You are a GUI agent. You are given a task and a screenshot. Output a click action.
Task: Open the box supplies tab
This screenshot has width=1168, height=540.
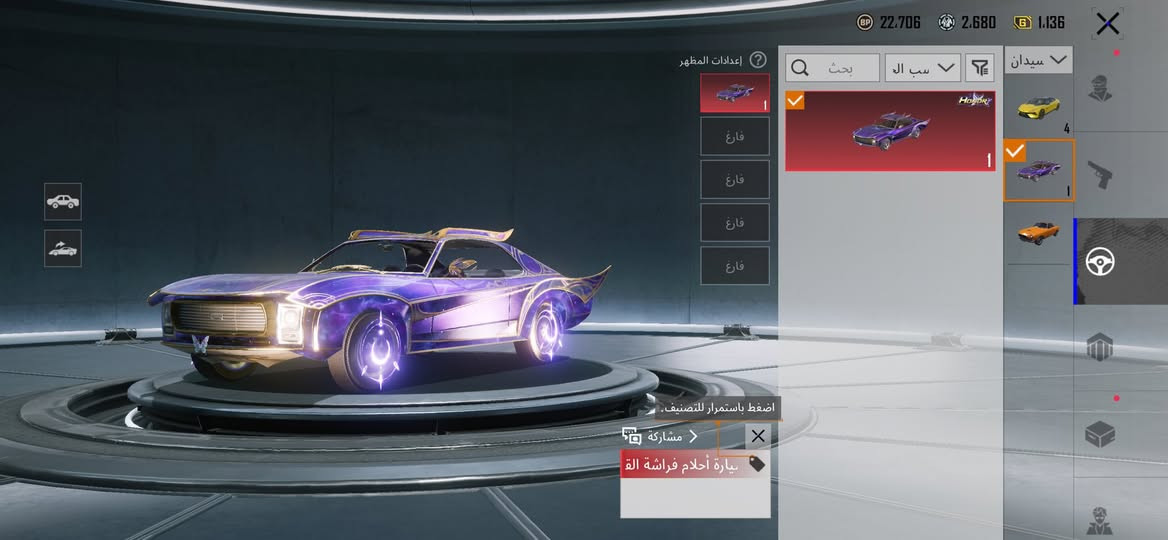[x=1101, y=434]
